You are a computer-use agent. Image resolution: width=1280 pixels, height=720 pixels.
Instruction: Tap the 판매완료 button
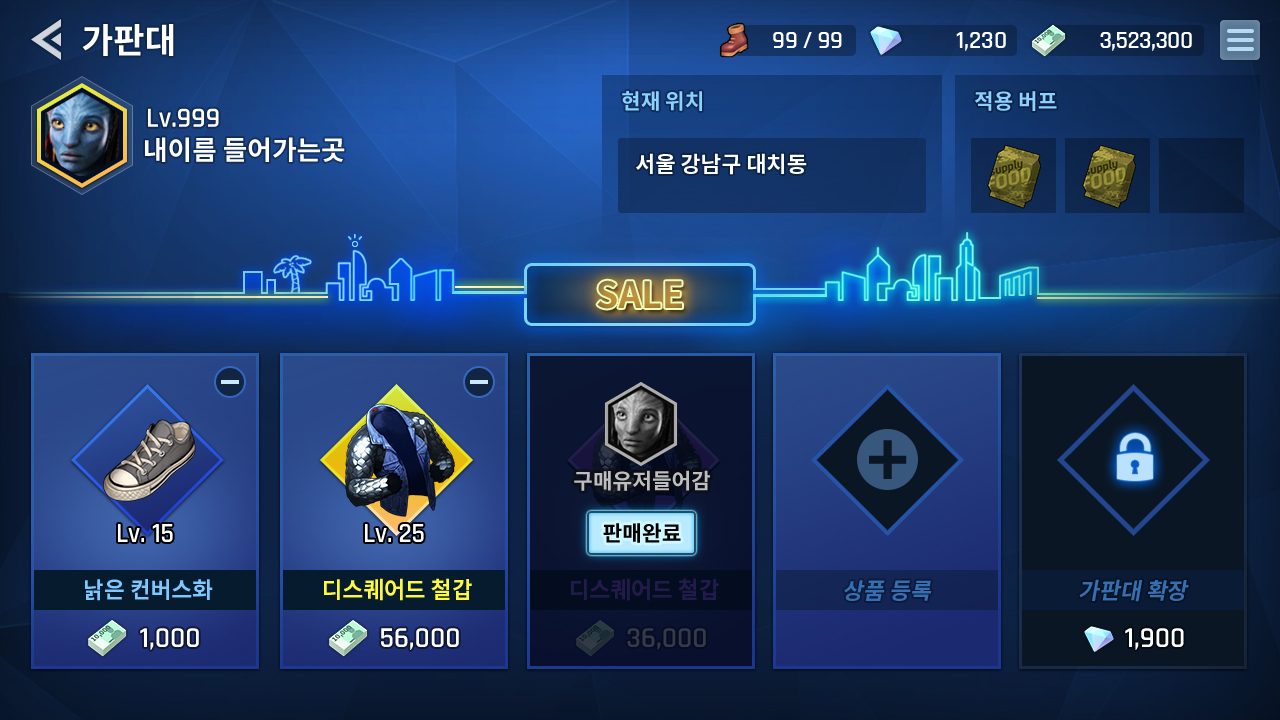point(641,532)
